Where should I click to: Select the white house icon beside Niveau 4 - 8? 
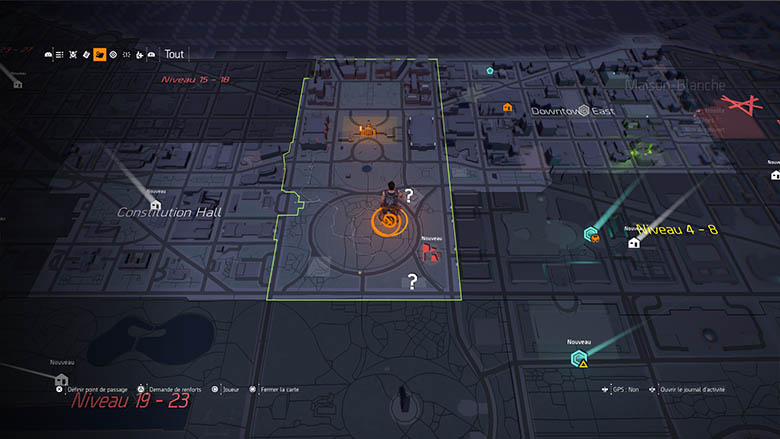[634, 242]
